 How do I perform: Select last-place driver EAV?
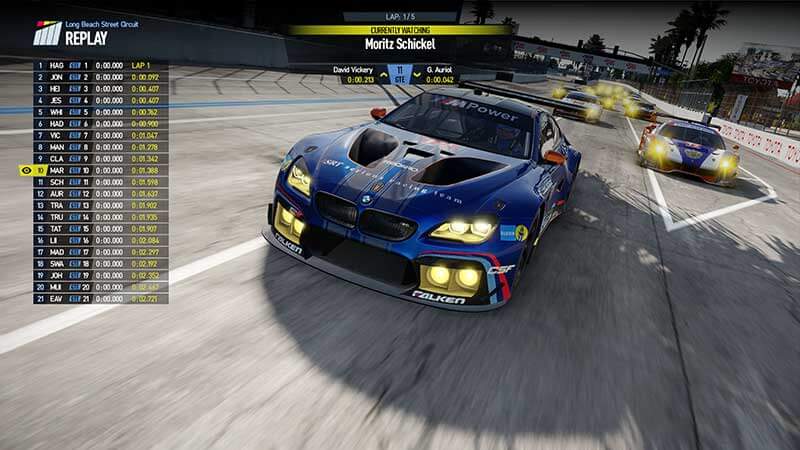tap(57, 298)
